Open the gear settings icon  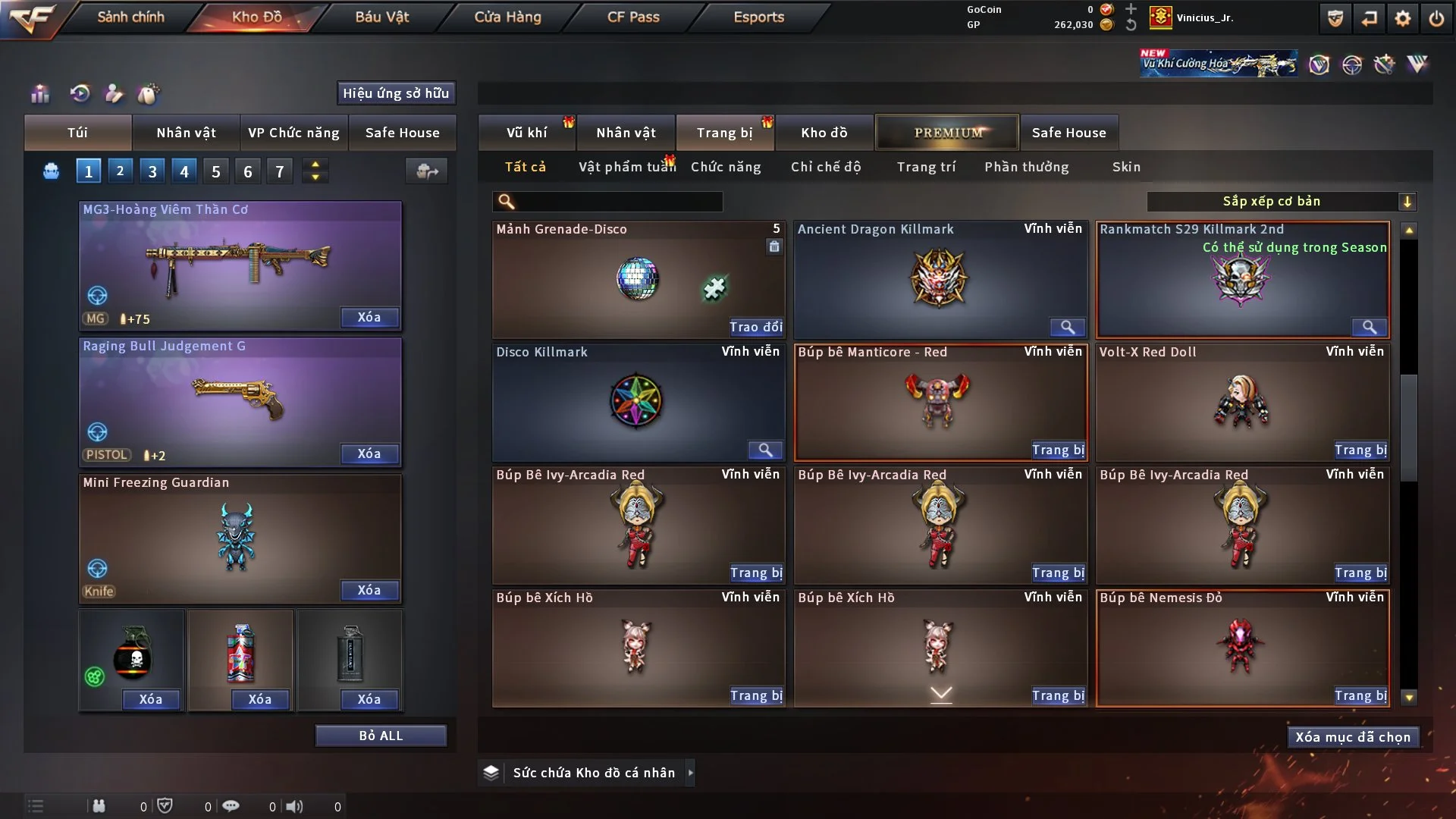pyautogui.click(x=1402, y=18)
